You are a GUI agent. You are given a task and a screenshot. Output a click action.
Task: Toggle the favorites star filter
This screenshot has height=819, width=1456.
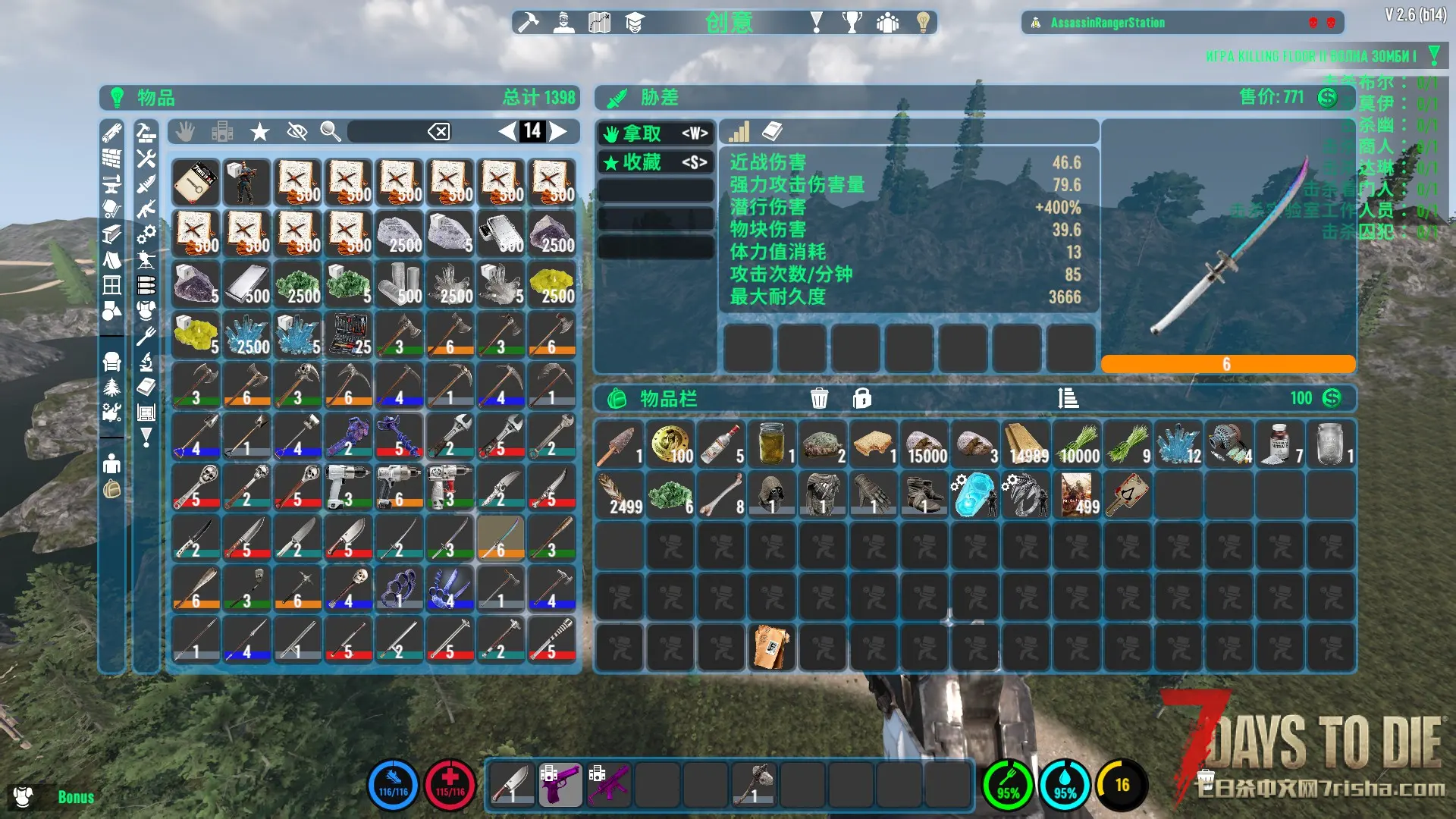coord(260,132)
